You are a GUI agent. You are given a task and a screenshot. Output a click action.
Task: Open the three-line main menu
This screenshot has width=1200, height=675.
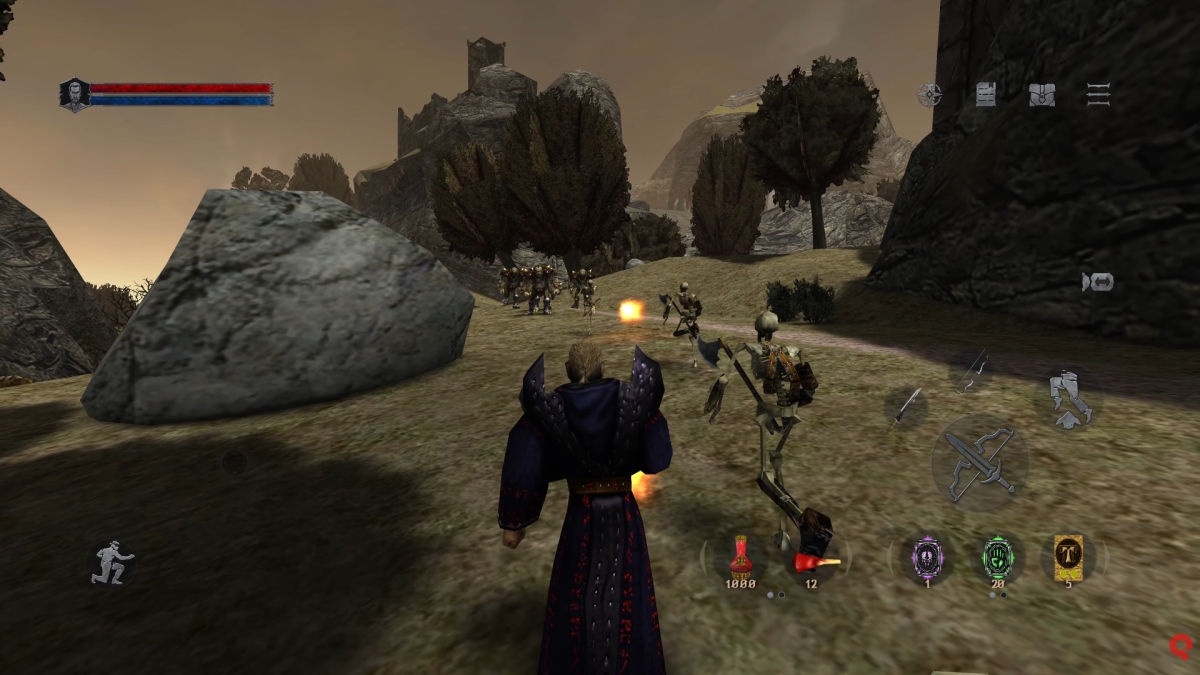click(x=1098, y=95)
